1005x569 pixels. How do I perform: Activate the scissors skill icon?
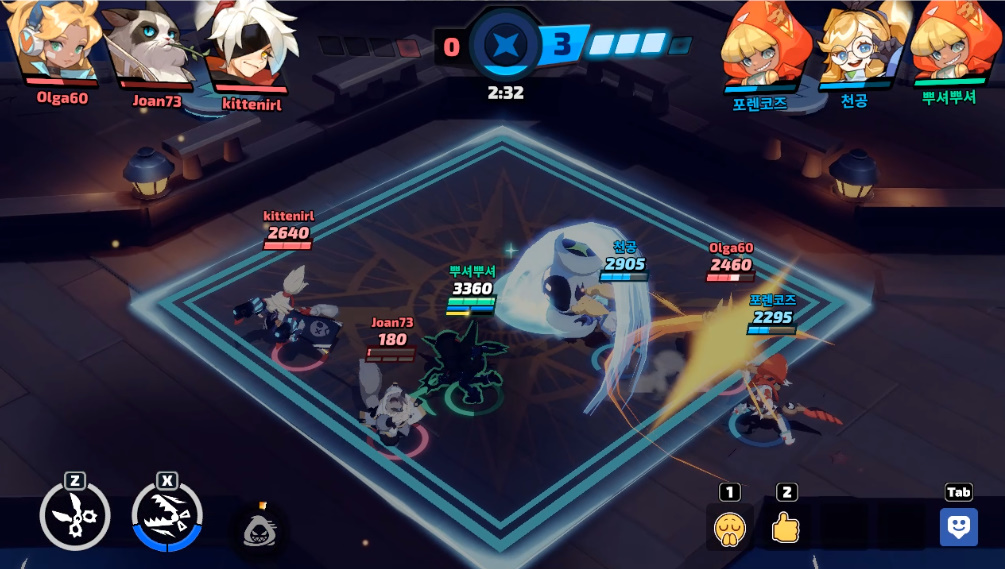click(74, 517)
